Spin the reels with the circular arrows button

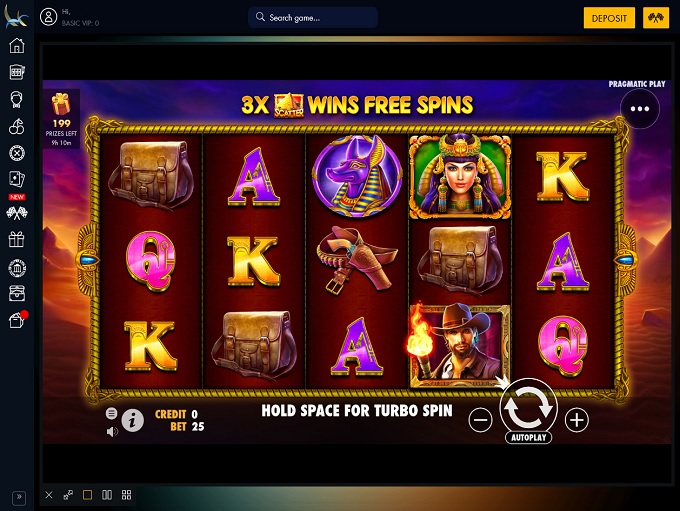click(528, 406)
